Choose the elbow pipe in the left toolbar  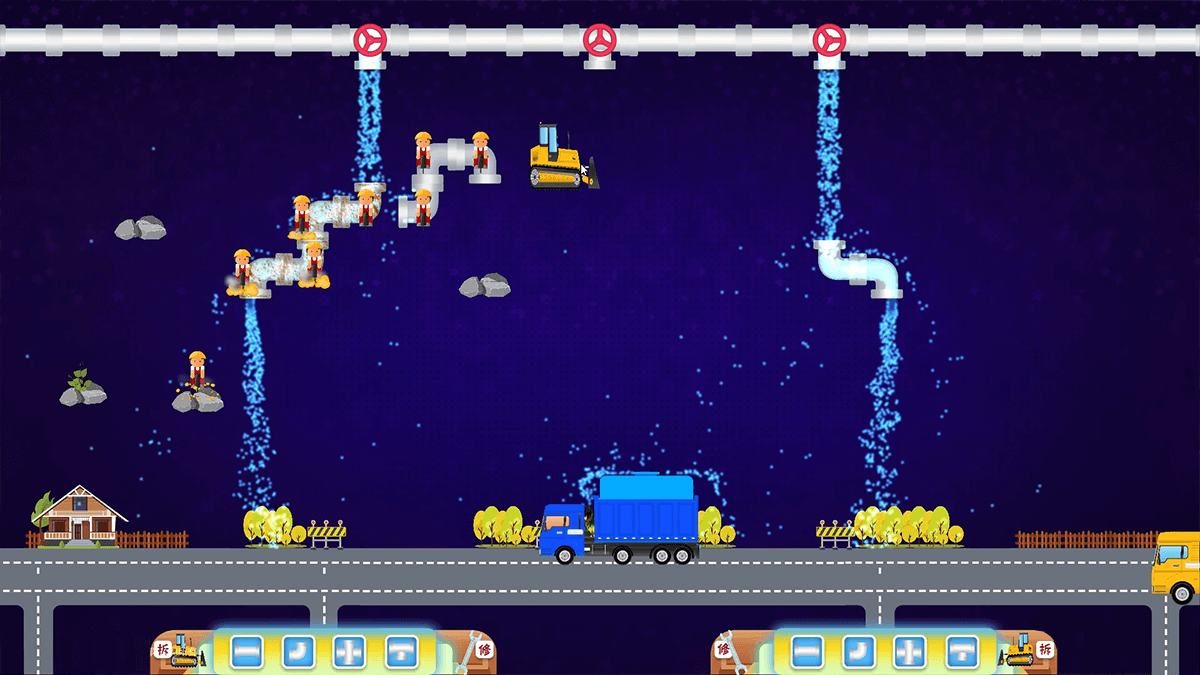coord(298,652)
